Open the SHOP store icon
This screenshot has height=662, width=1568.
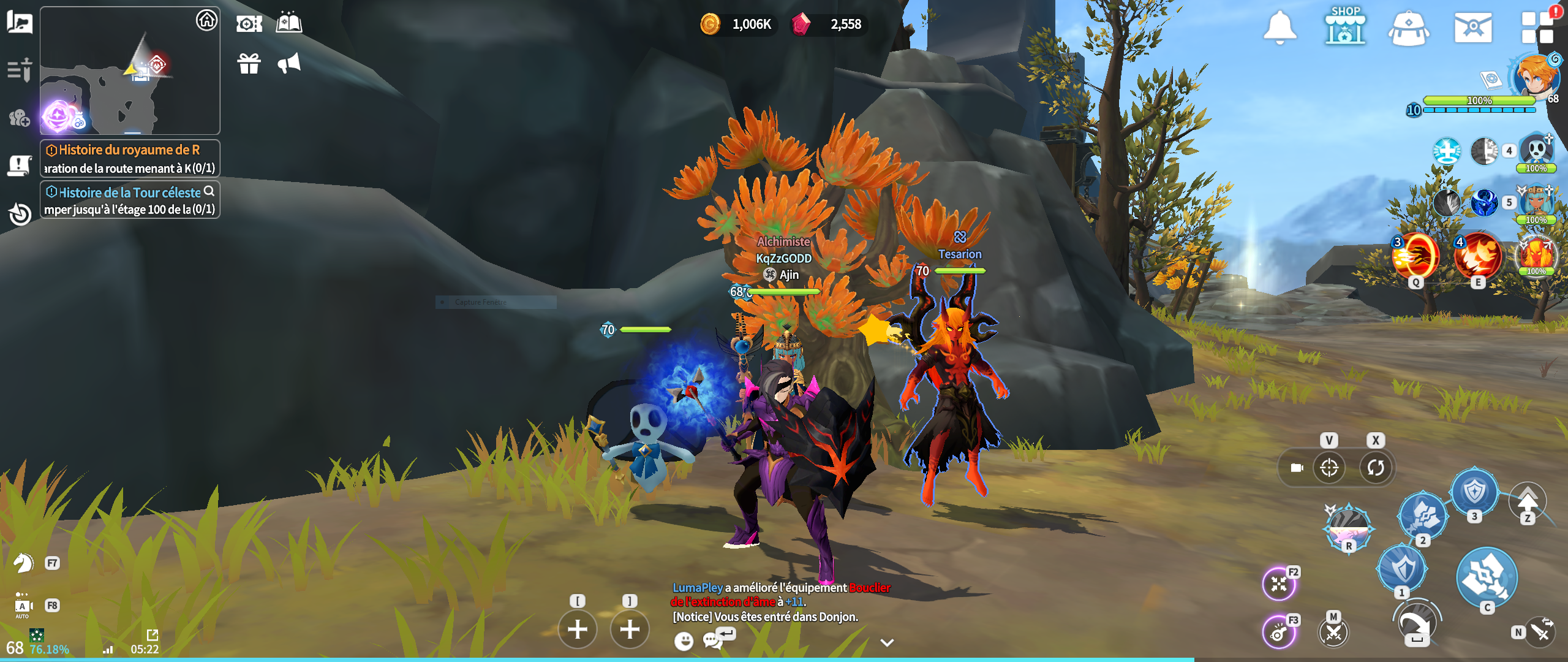click(x=1345, y=26)
